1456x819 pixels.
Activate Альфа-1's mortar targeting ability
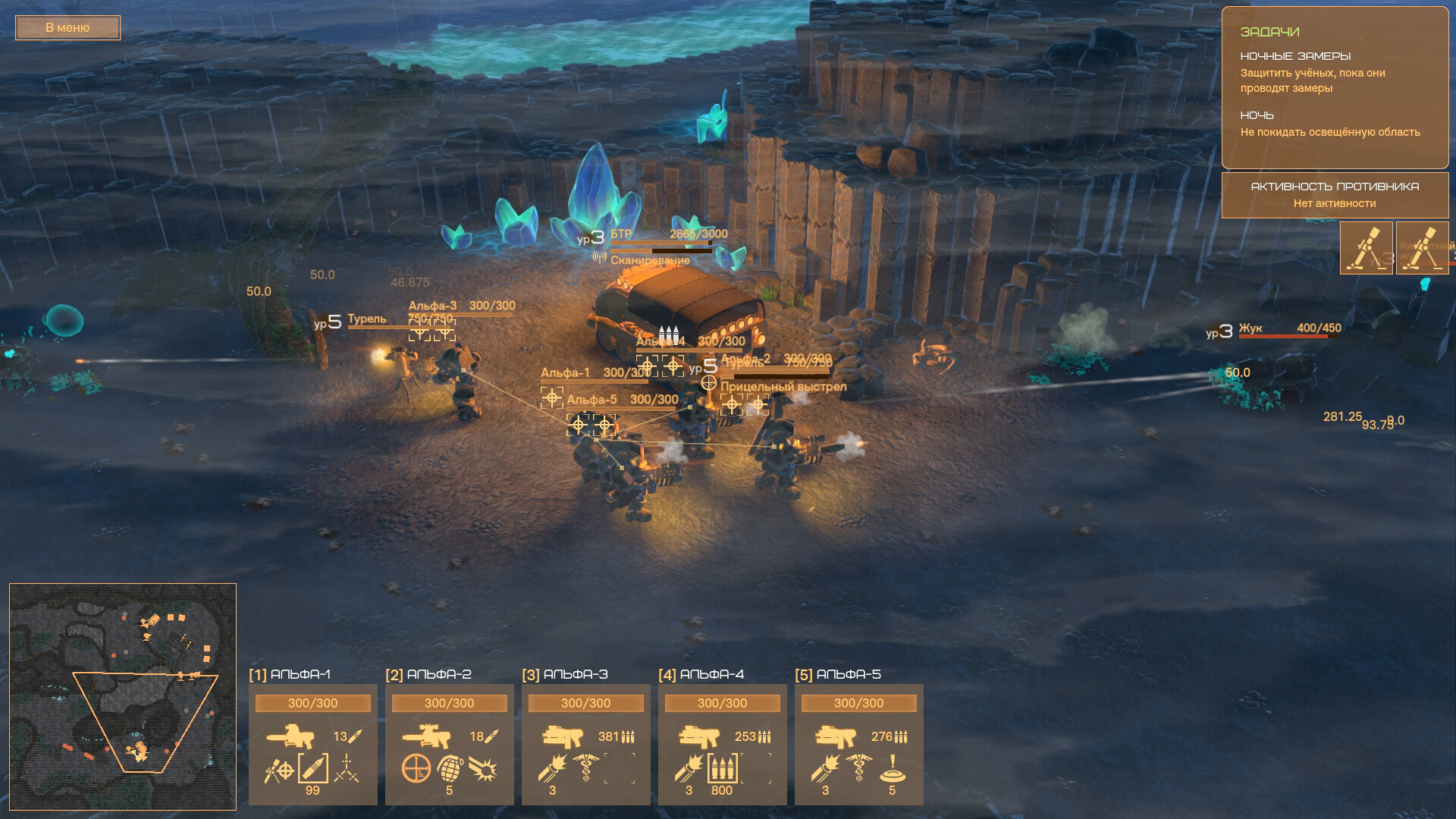pyautogui.click(x=278, y=769)
